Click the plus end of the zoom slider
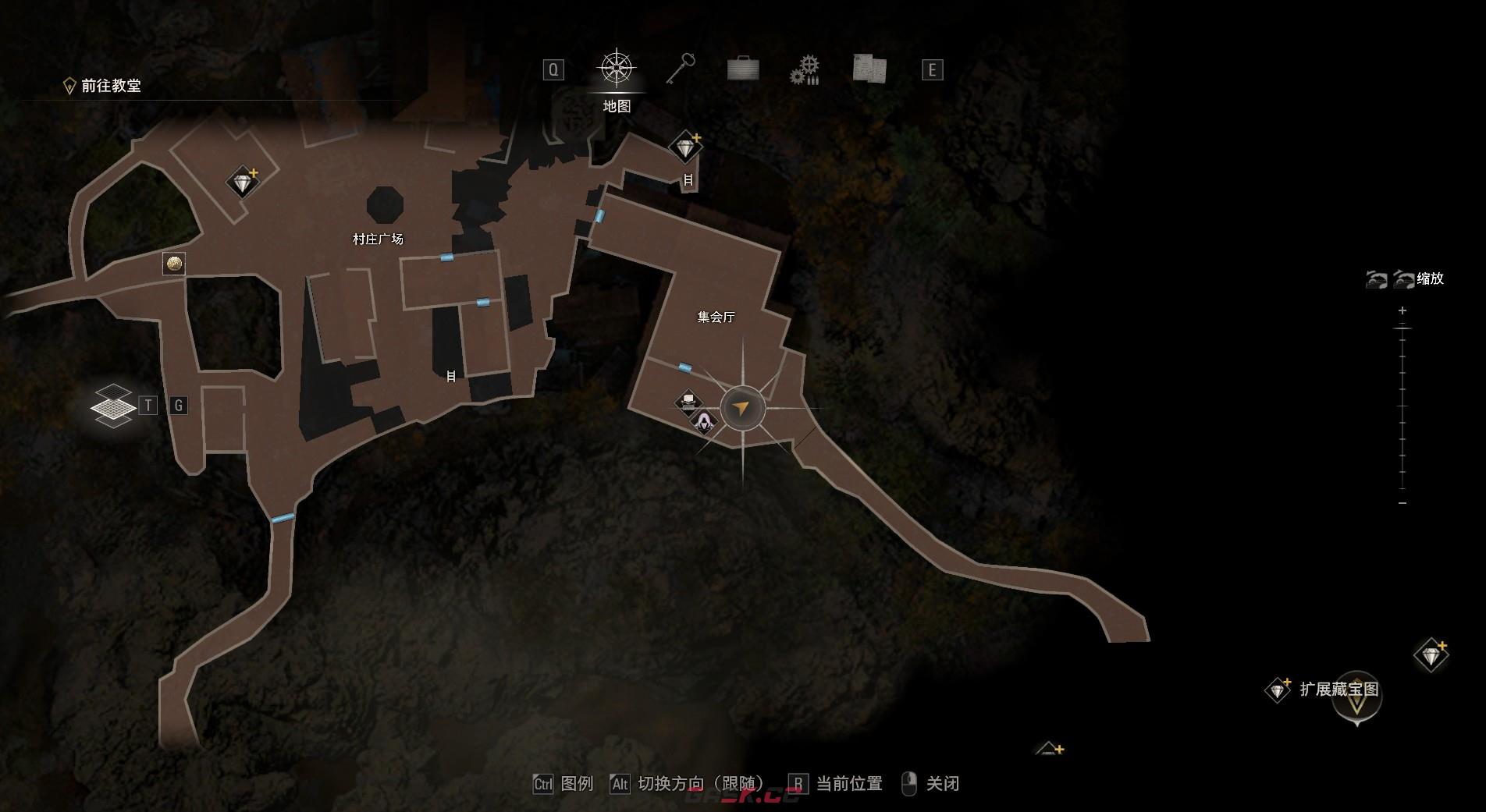1486x812 pixels. pyautogui.click(x=1402, y=311)
